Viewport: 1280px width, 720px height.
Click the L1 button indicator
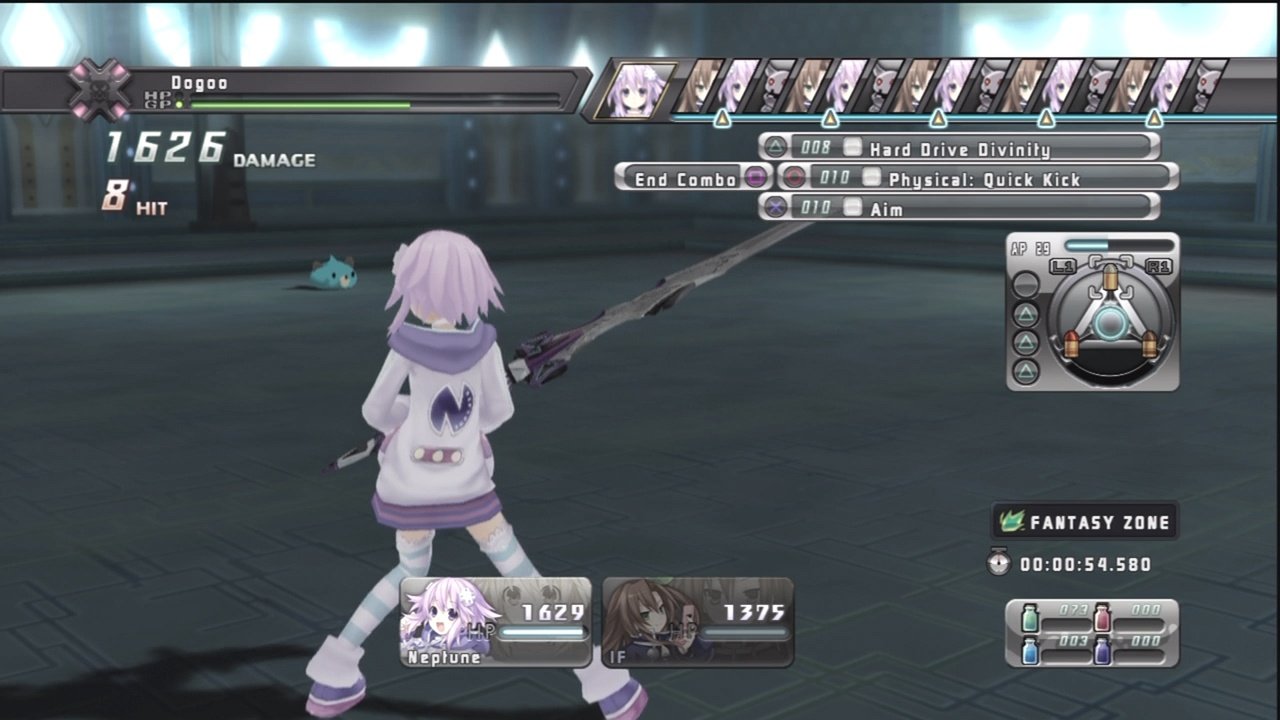click(1063, 265)
